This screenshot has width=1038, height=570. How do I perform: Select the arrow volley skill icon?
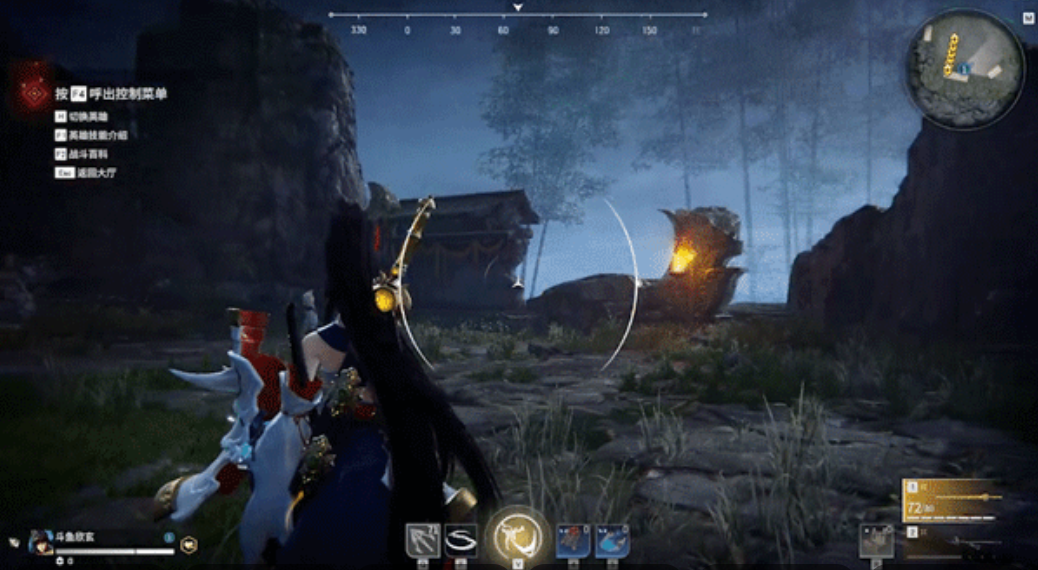click(x=422, y=540)
